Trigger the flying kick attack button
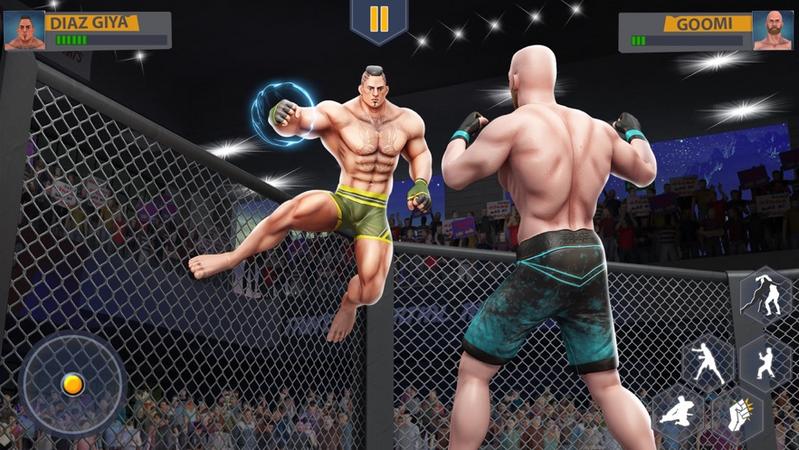Screen dimensions: 799x450 pyautogui.click(x=679, y=414)
